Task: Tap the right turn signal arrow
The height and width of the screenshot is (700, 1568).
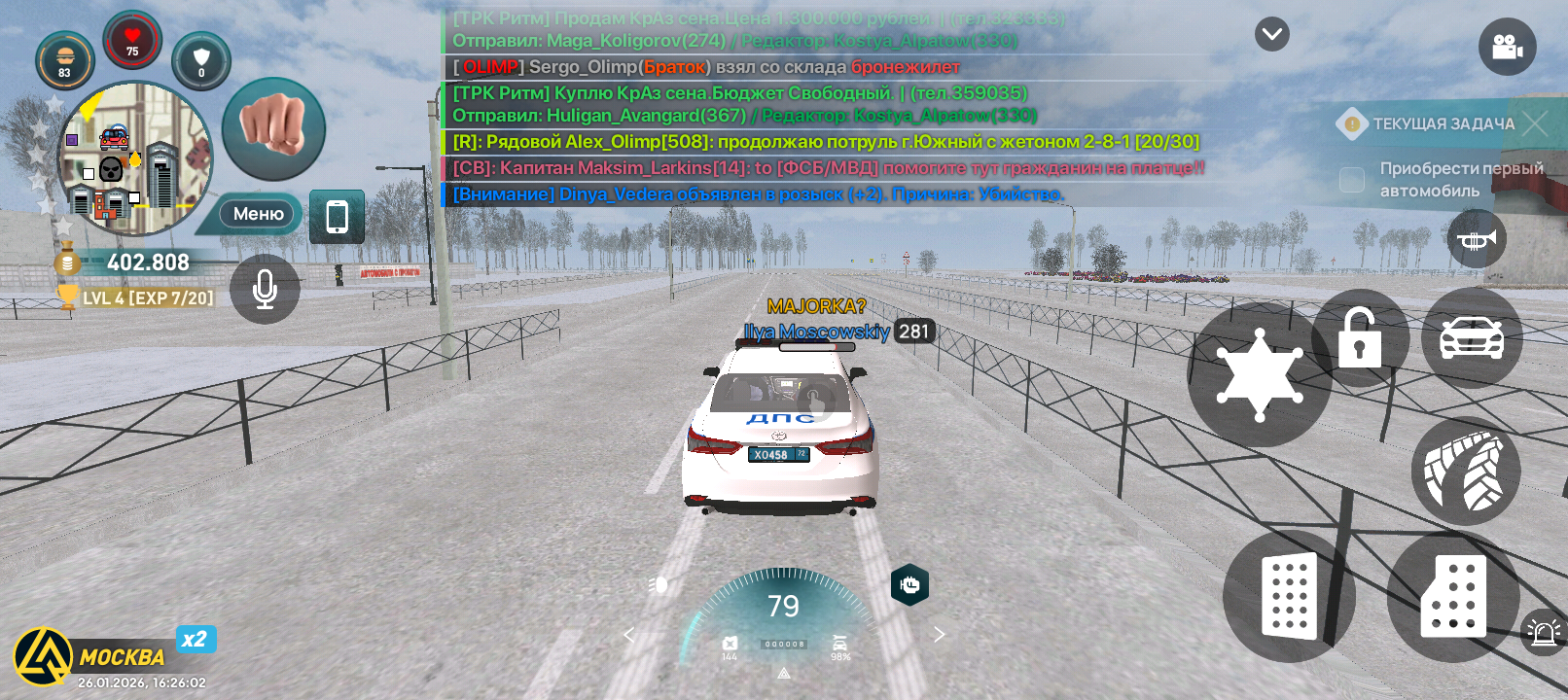Action: pyautogui.click(x=939, y=635)
